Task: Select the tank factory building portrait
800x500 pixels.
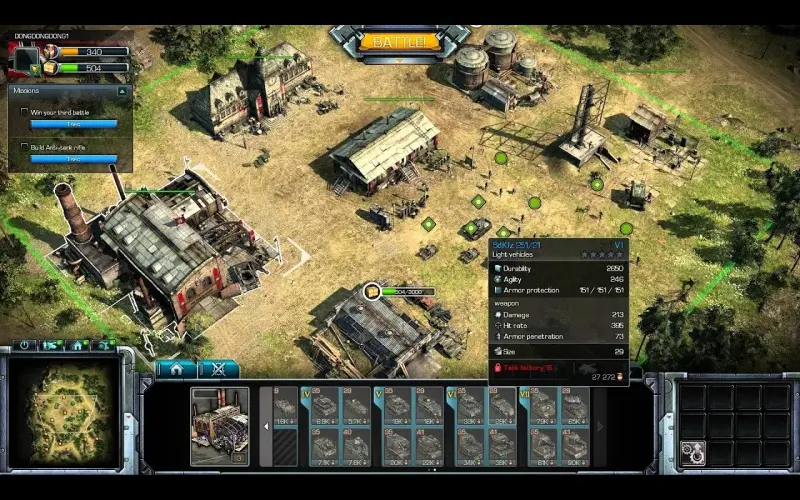Action: pos(219,427)
